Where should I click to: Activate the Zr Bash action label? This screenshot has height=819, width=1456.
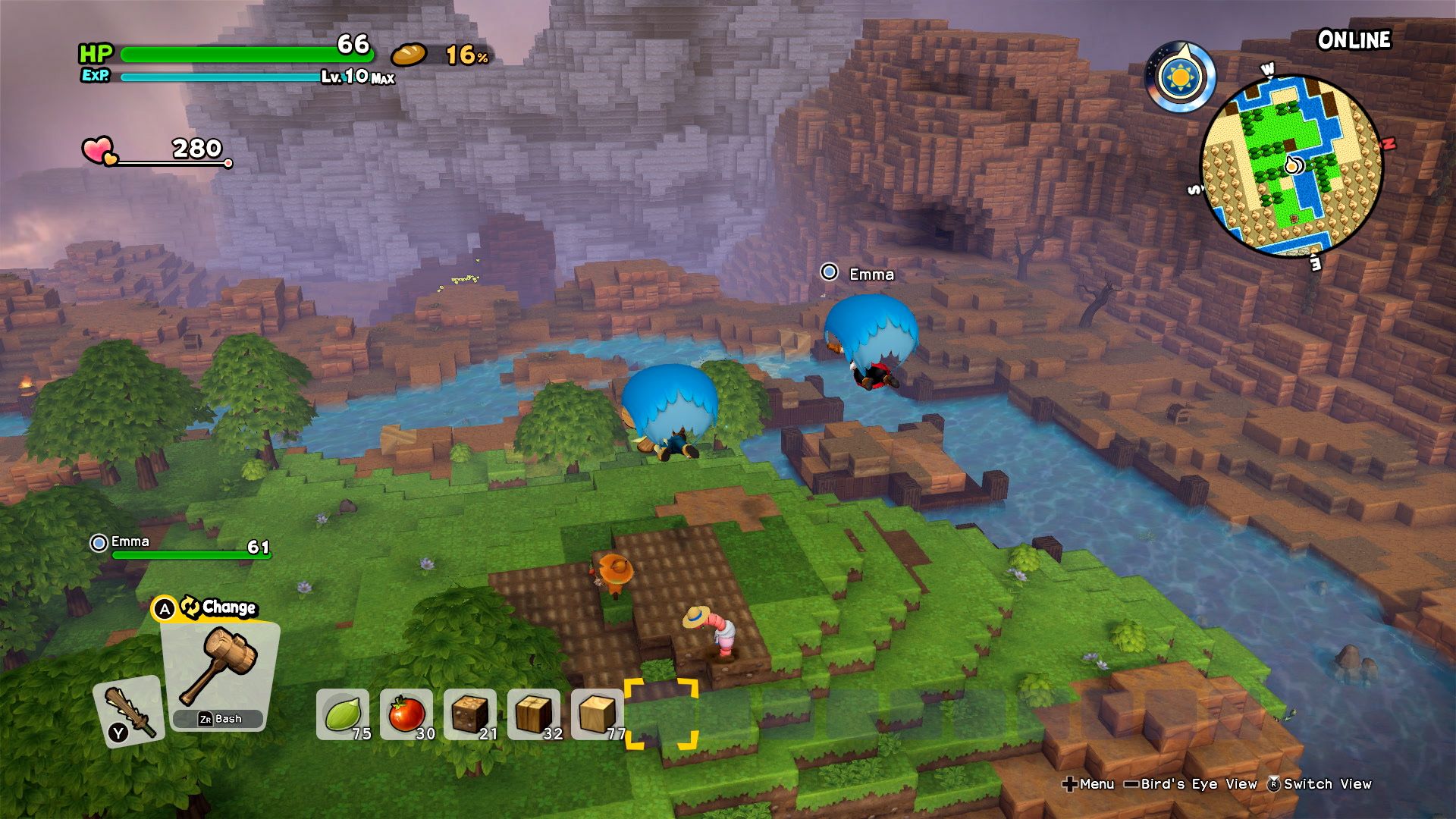[x=219, y=718]
